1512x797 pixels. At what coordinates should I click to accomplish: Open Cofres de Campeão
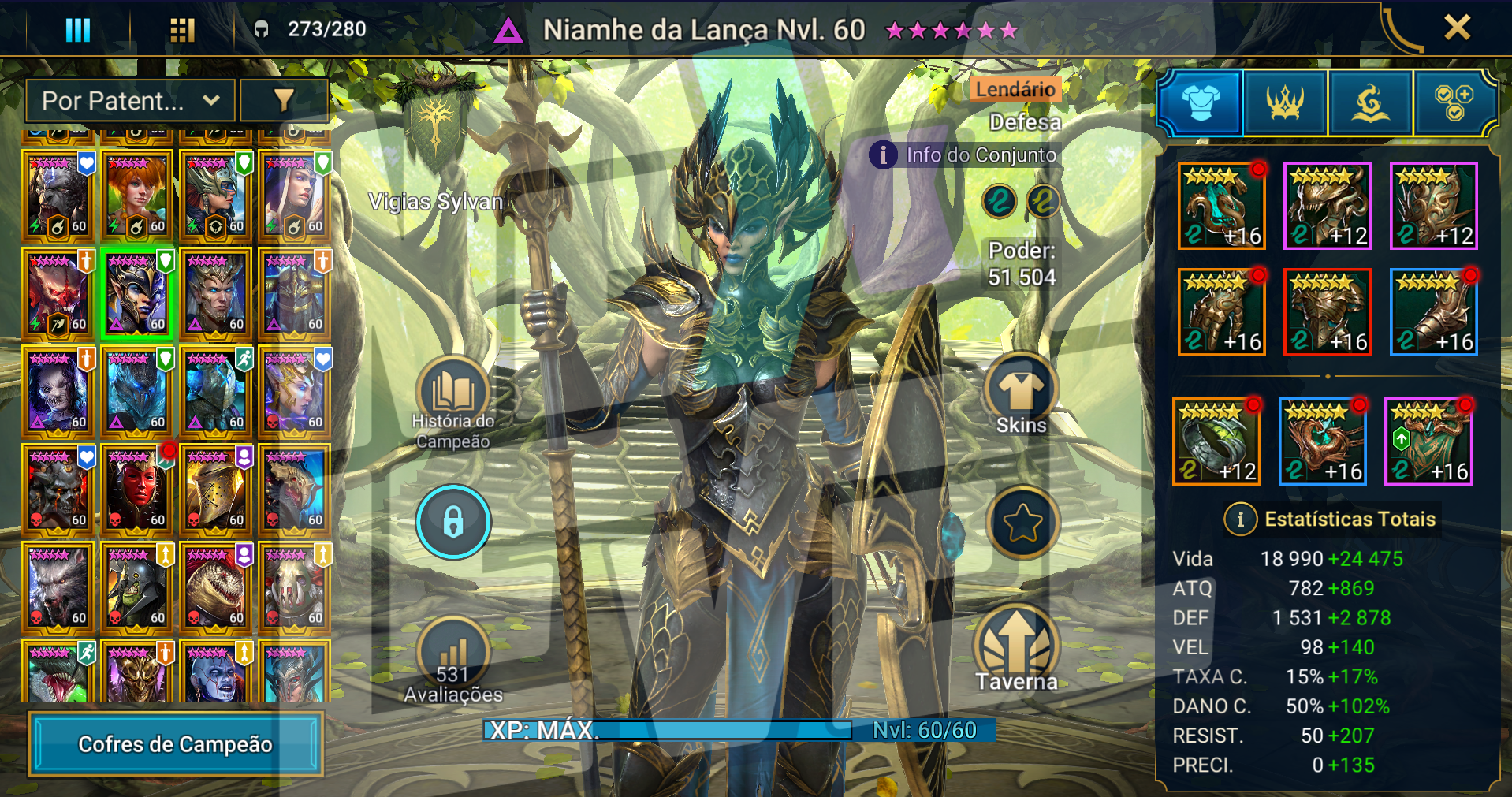[176, 744]
